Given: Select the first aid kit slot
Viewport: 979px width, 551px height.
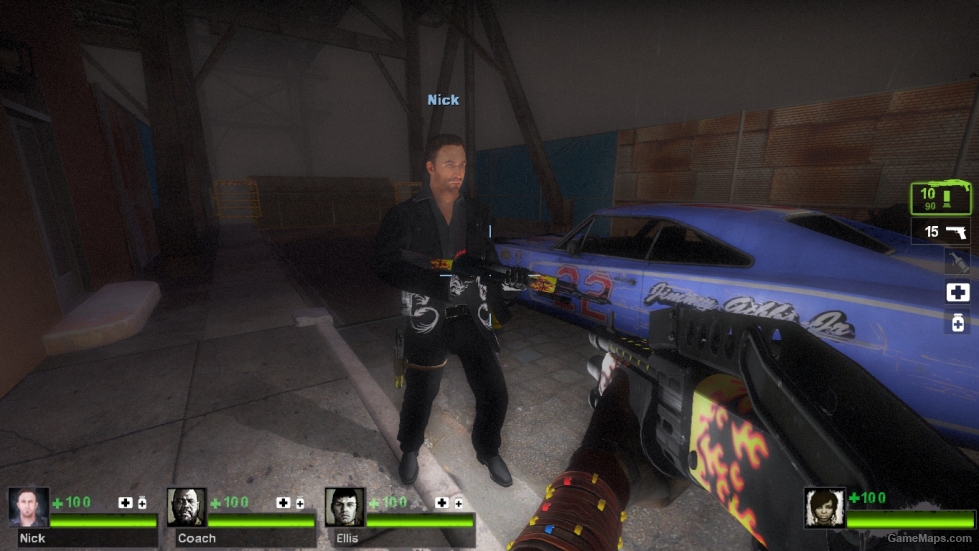Looking at the screenshot, I should point(957,292).
